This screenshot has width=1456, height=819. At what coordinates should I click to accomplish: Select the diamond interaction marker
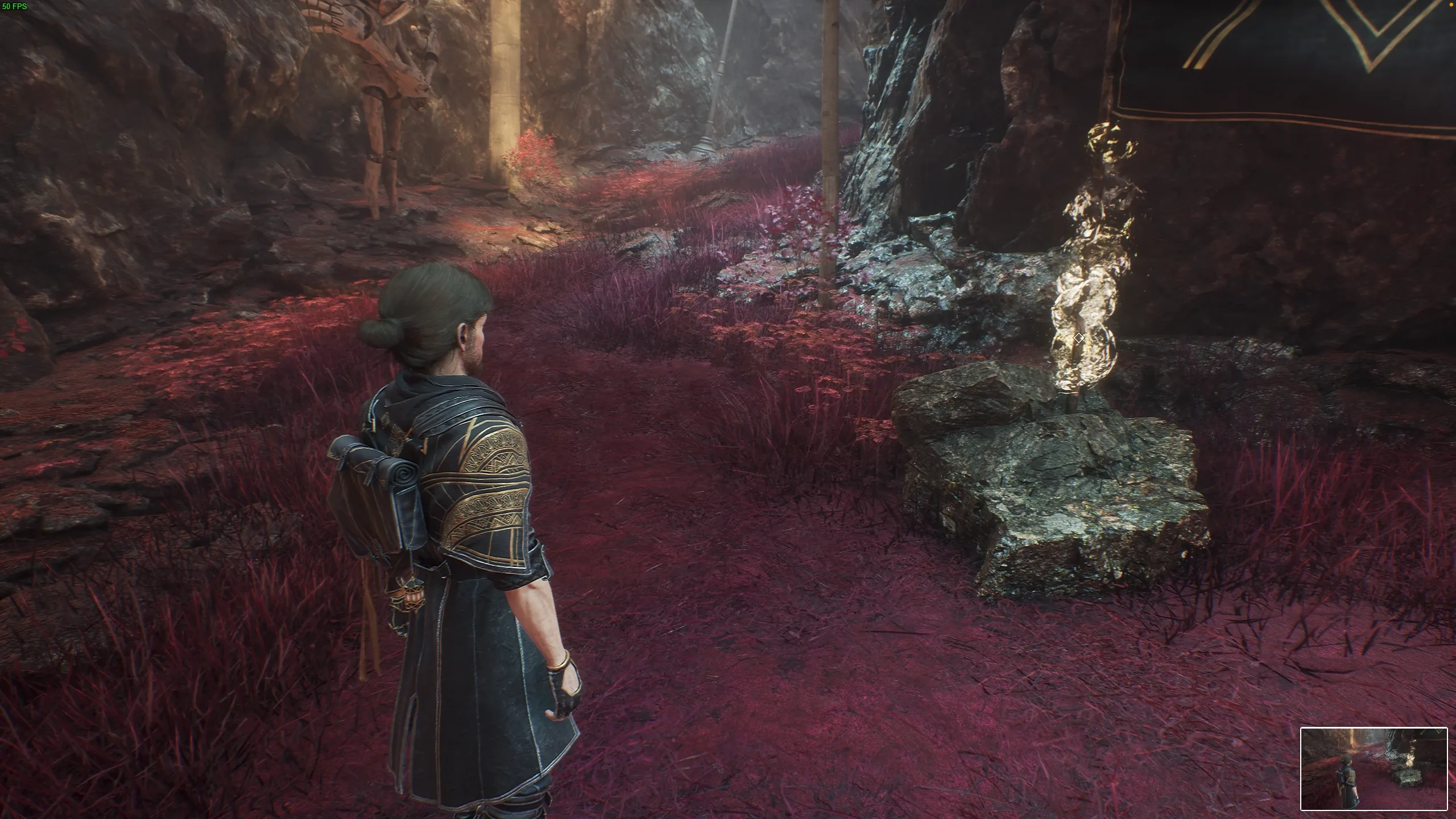(x=1078, y=338)
